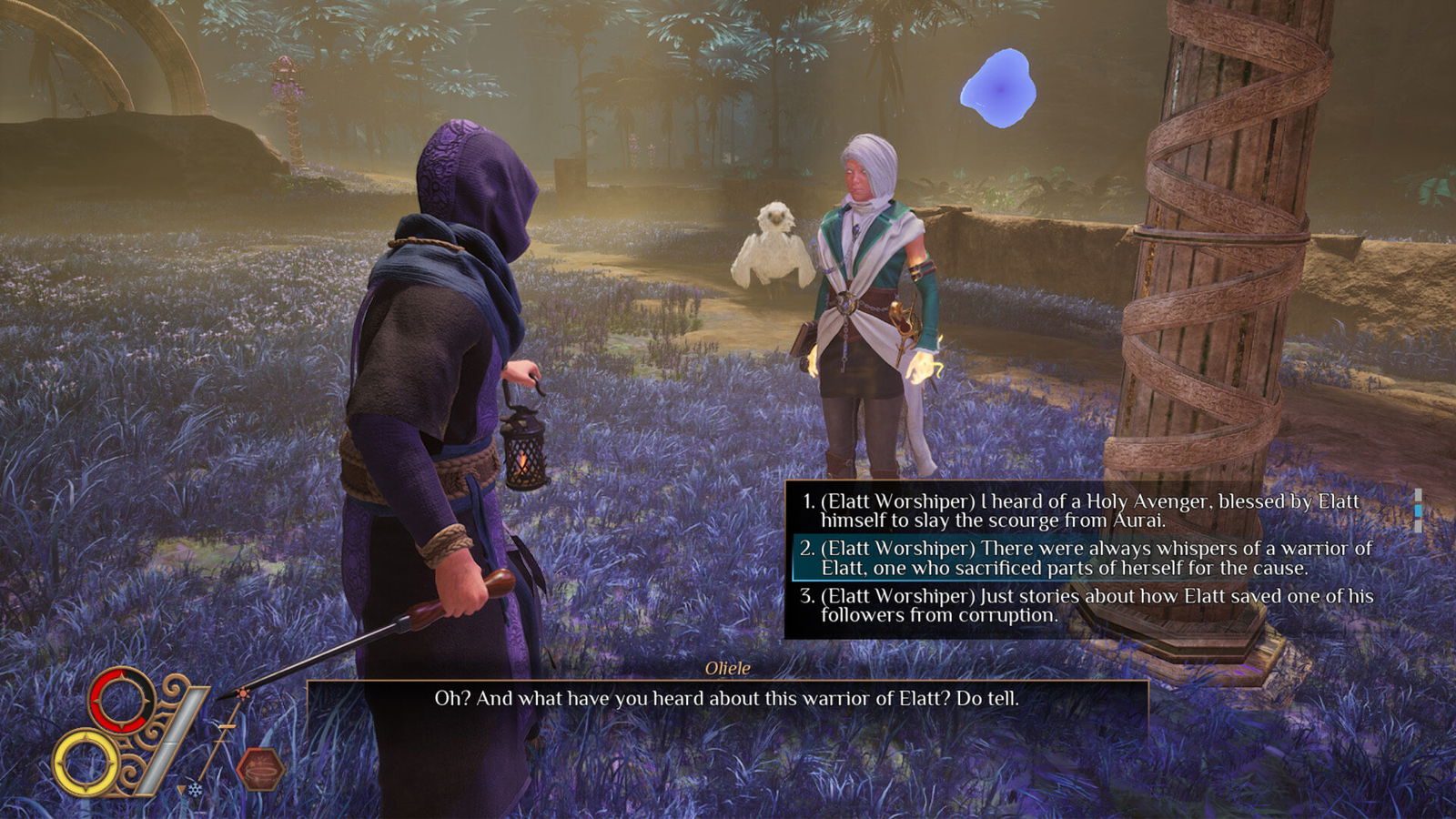Click the needle marker on the temperature scale

click(x=227, y=725)
